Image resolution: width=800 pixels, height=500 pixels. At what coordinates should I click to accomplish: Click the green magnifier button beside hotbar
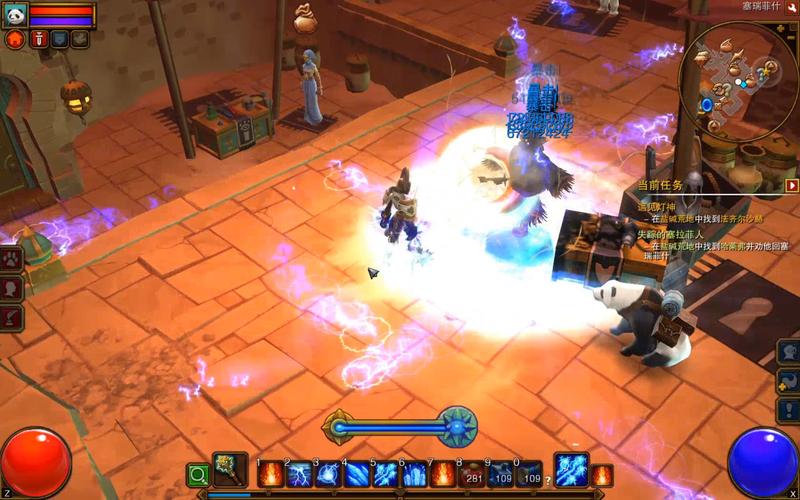(198, 475)
